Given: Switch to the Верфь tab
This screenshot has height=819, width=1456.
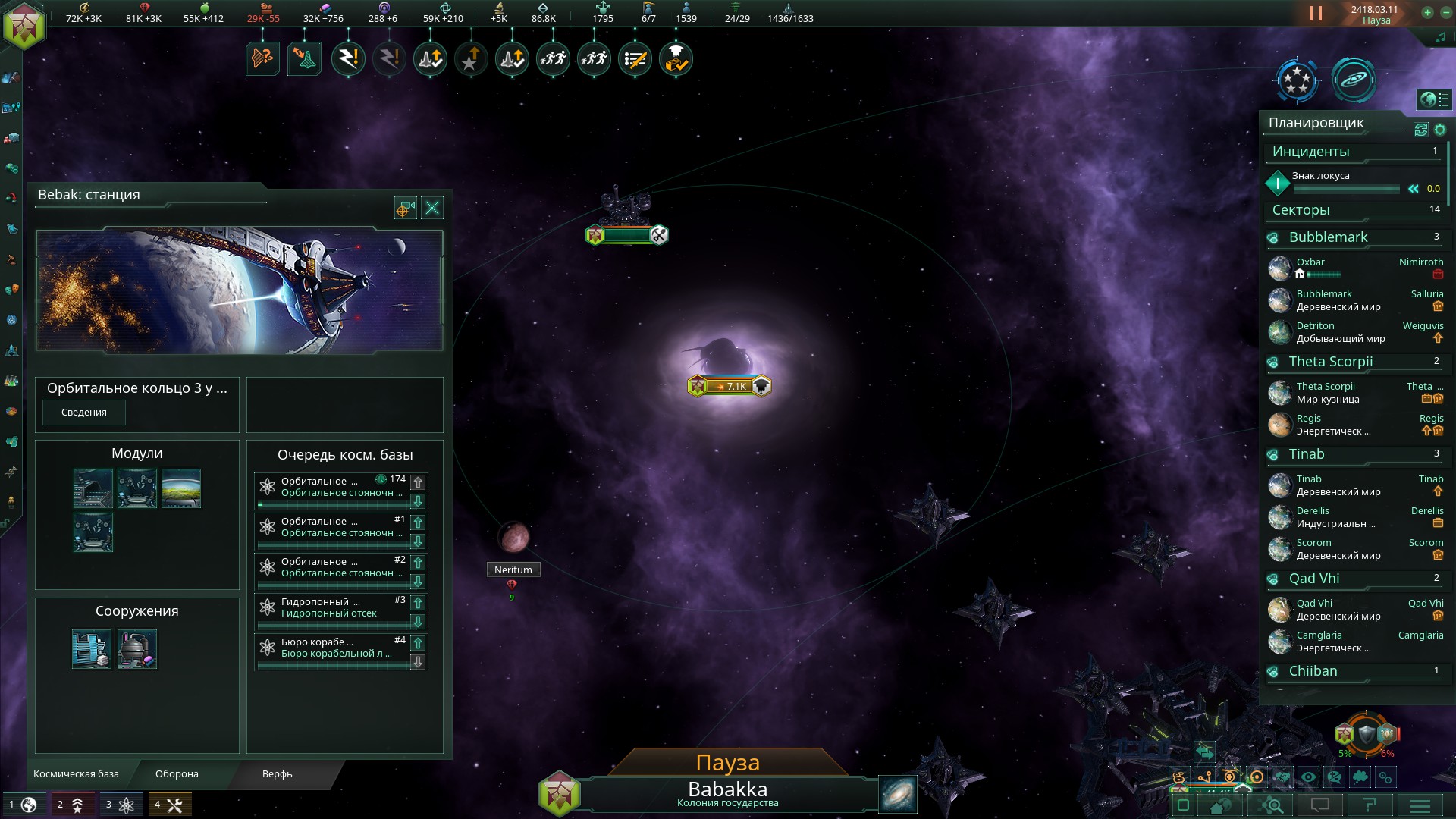Looking at the screenshot, I should click(x=277, y=774).
